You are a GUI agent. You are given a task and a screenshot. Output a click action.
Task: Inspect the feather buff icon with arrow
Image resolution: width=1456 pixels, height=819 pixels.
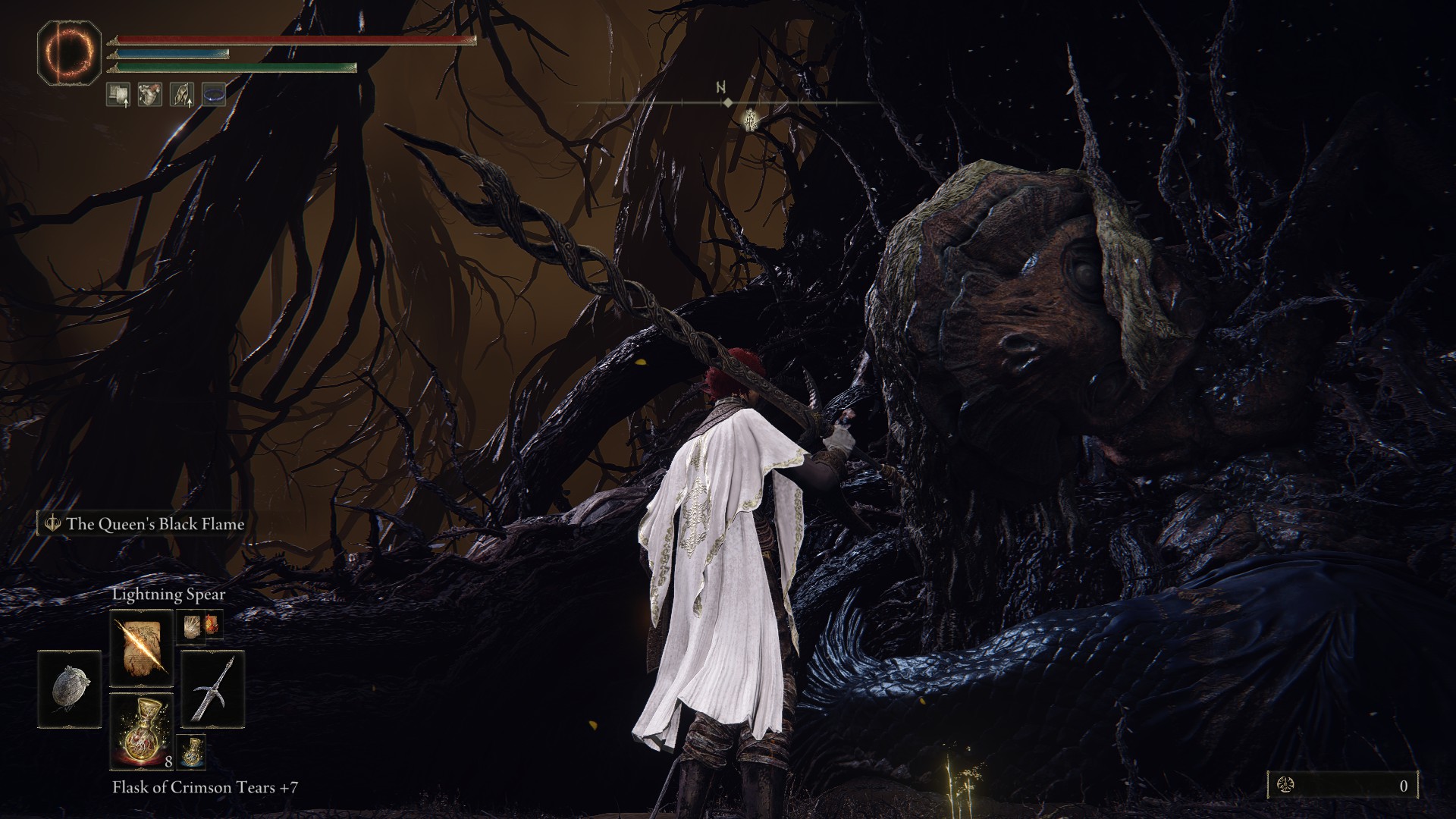click(181, 94)
